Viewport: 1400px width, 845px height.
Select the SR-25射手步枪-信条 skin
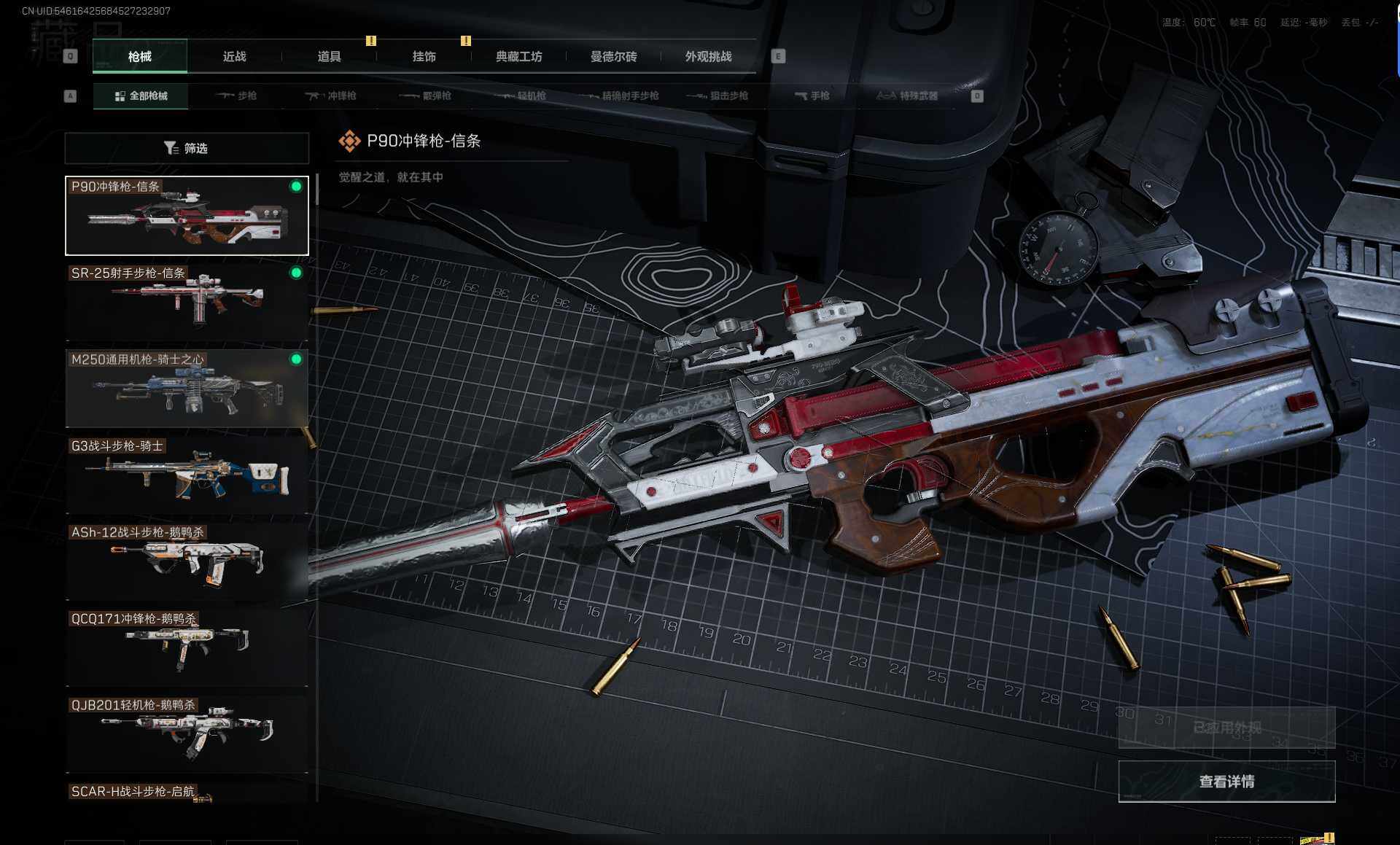coord(187,302)
